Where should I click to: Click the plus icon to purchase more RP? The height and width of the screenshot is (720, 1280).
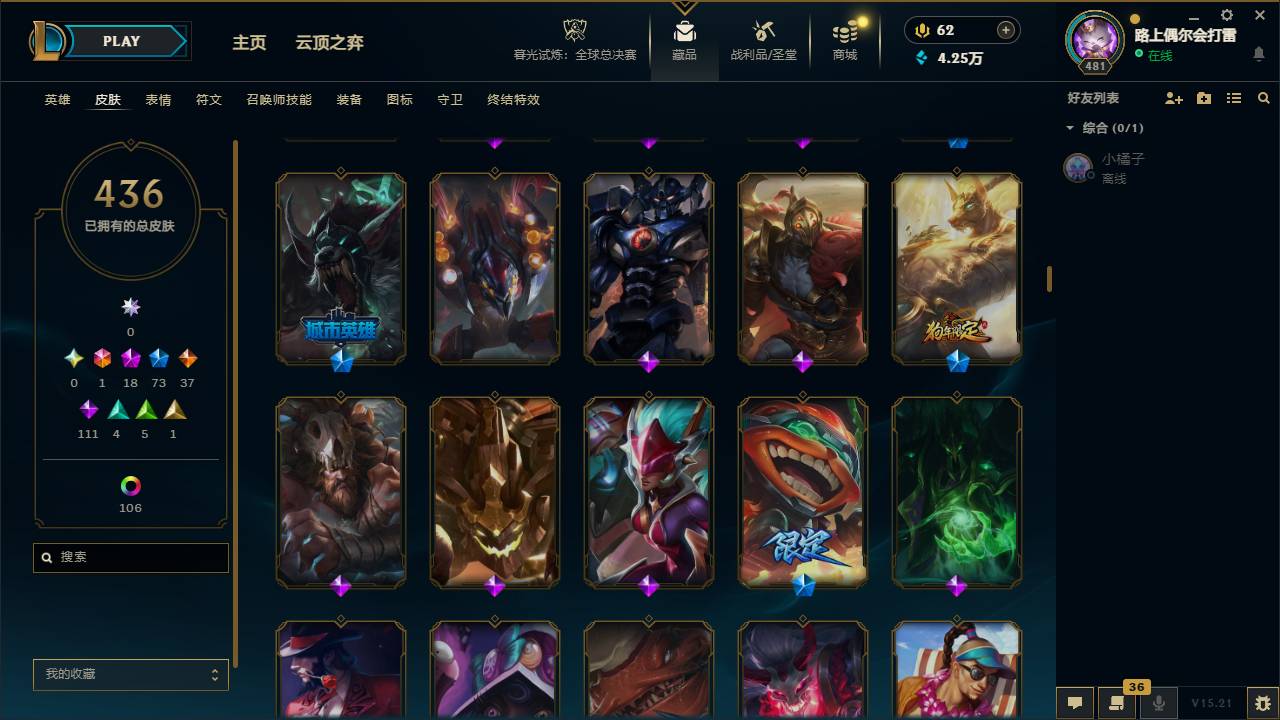[1007, 30]
